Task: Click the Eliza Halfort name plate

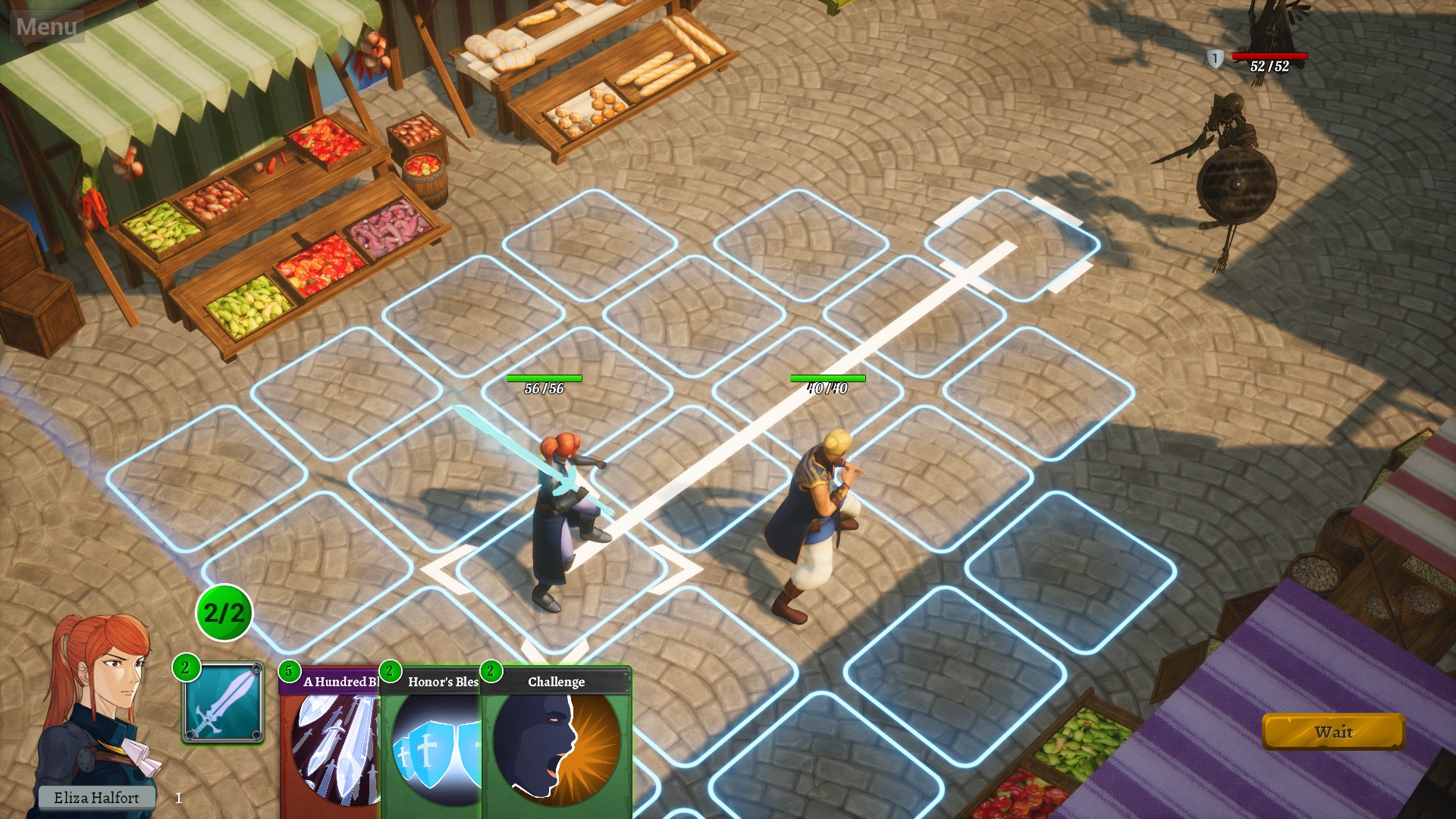Action: (x=97, y=798)
